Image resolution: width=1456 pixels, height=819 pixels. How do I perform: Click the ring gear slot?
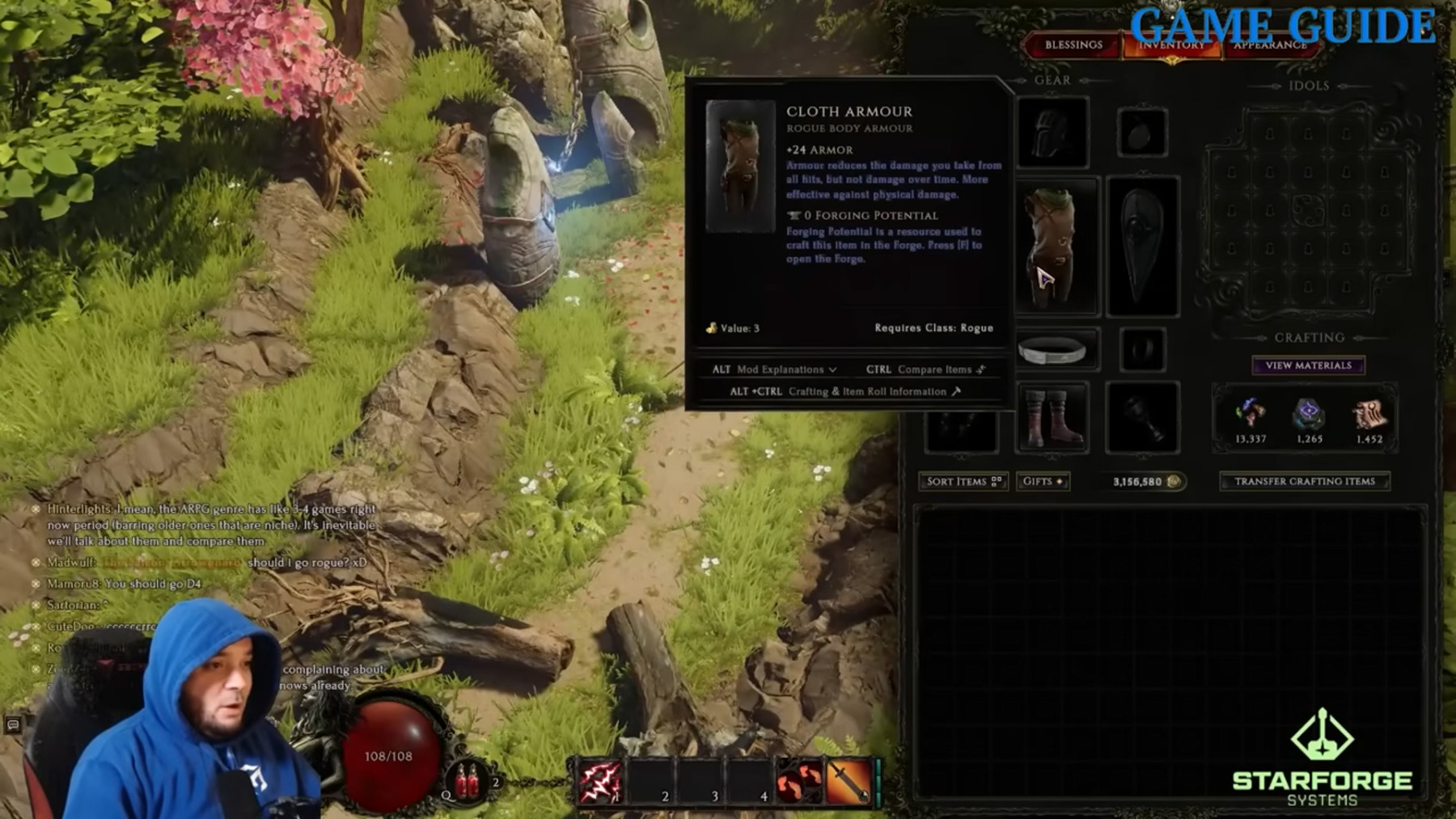[1142, 351]
